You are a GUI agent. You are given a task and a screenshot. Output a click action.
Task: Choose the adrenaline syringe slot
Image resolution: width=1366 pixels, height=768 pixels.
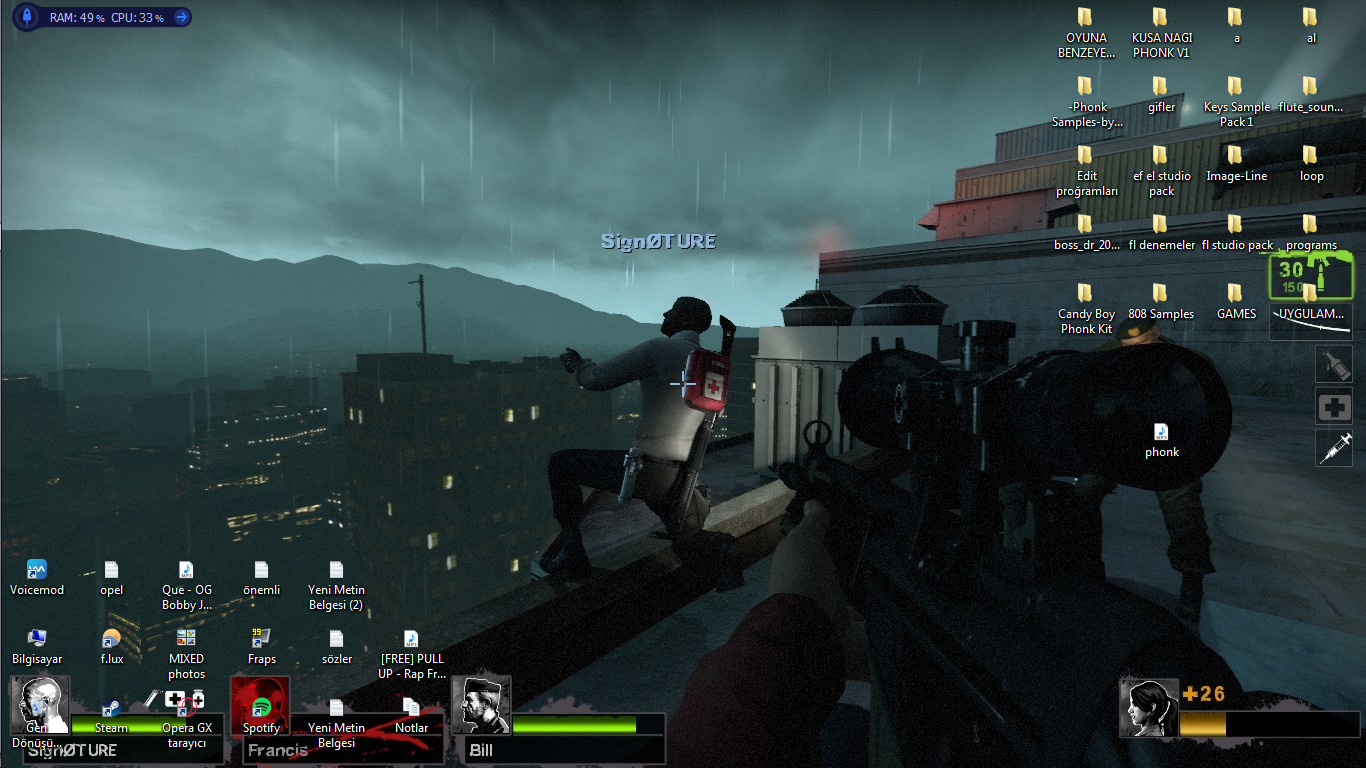click(x=1333, y=449)
